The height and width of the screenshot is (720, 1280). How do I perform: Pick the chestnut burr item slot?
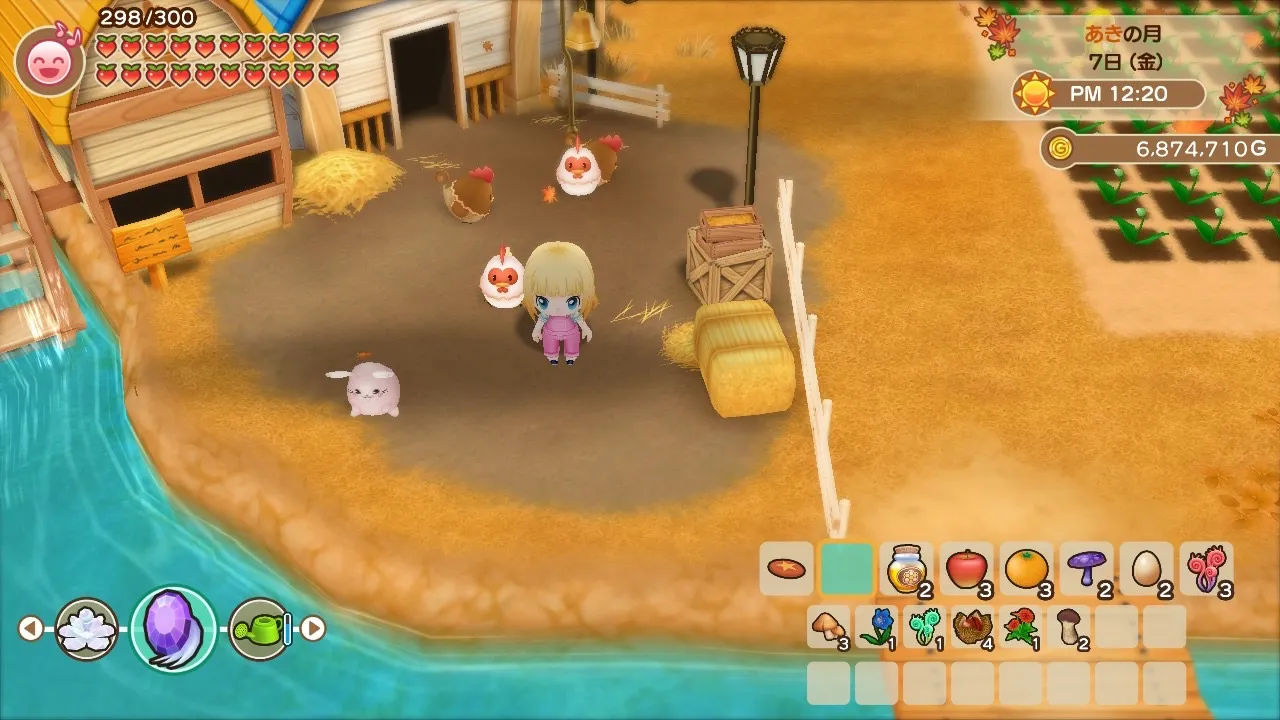973,627
